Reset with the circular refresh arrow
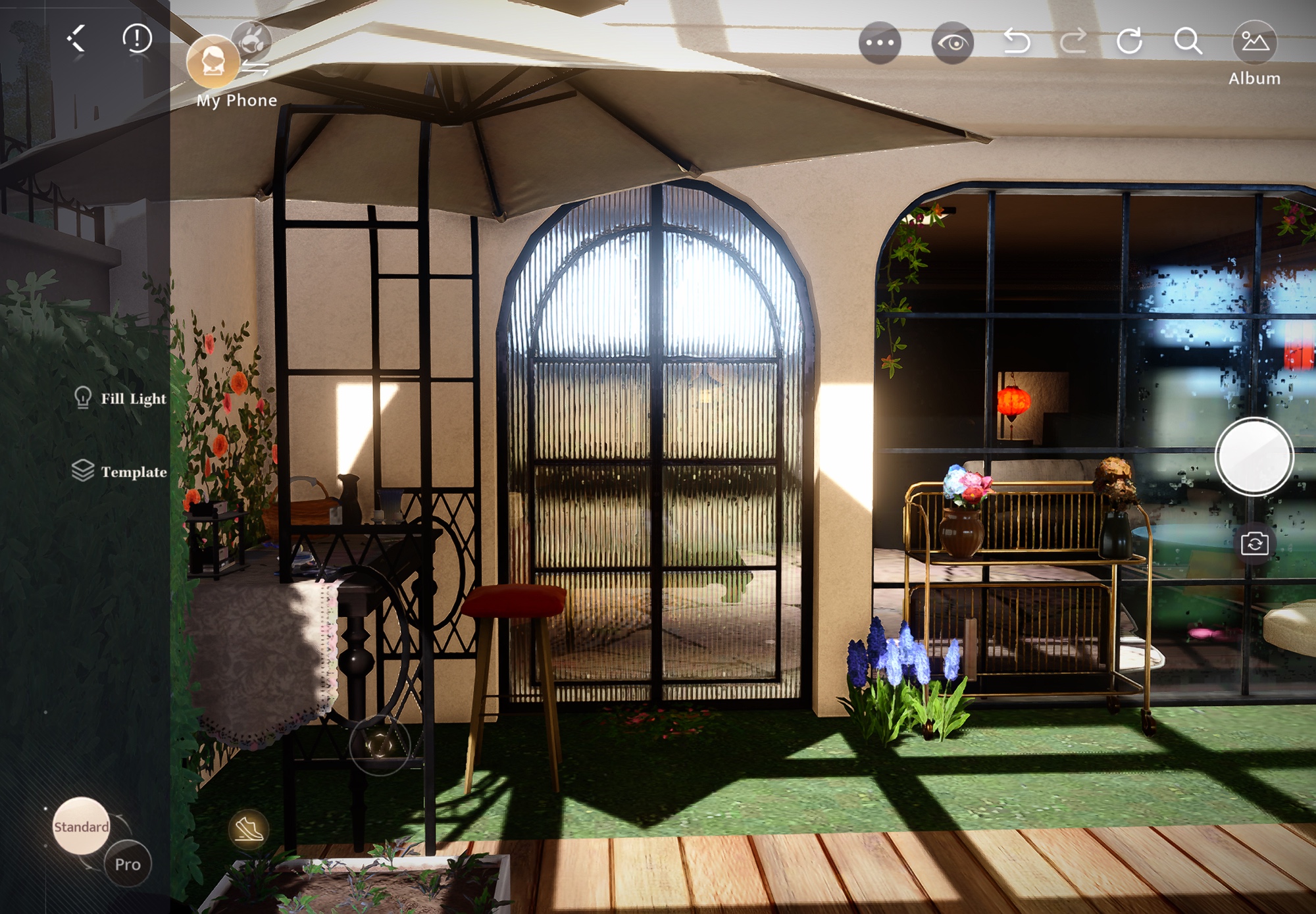The image size is (1316, 914). pos(1130,41)
